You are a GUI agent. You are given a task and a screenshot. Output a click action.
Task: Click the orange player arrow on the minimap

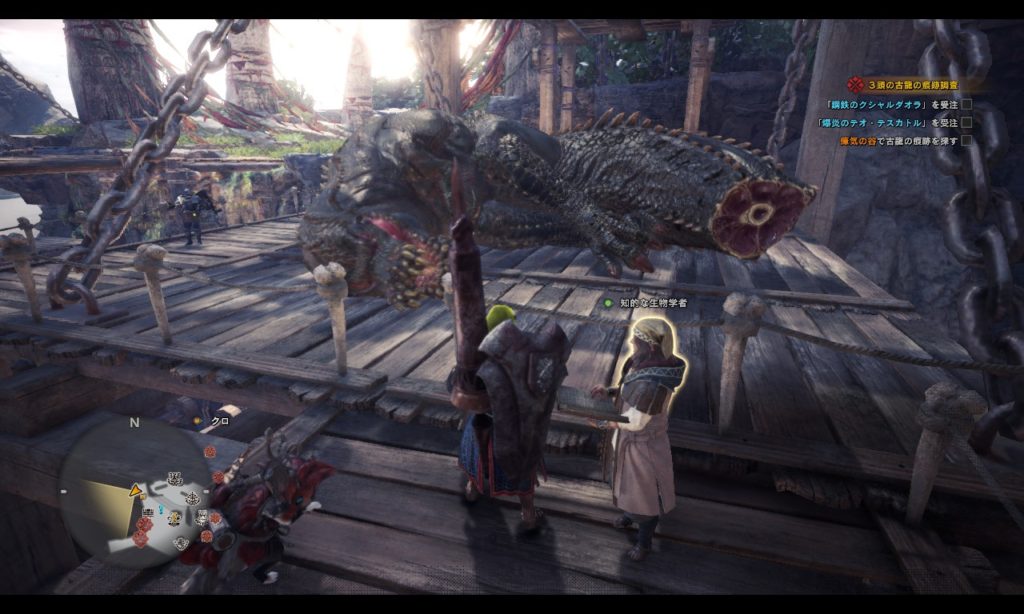click(x=134, y=491)
